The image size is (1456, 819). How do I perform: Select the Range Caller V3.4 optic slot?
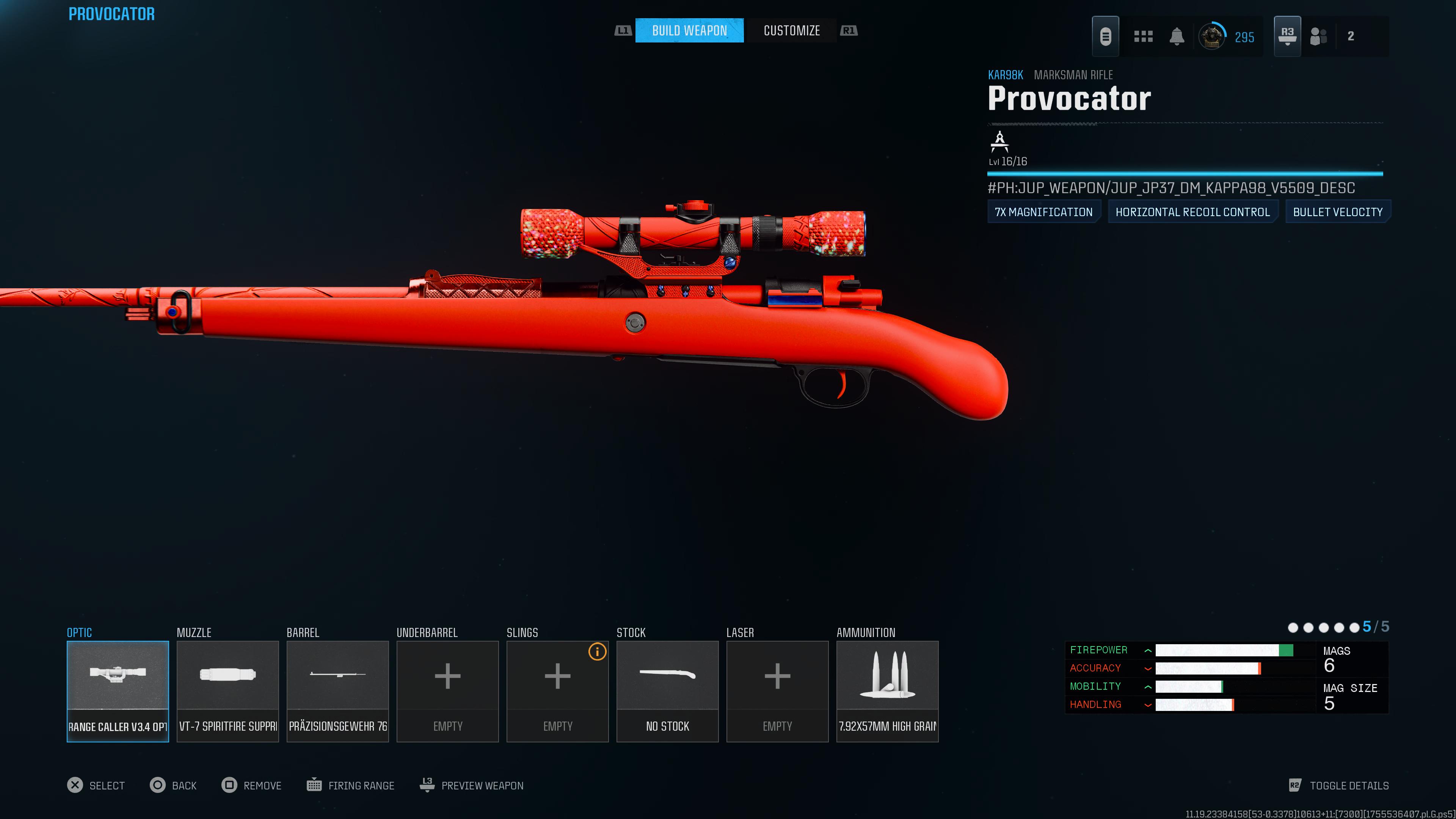pos(118,691)
